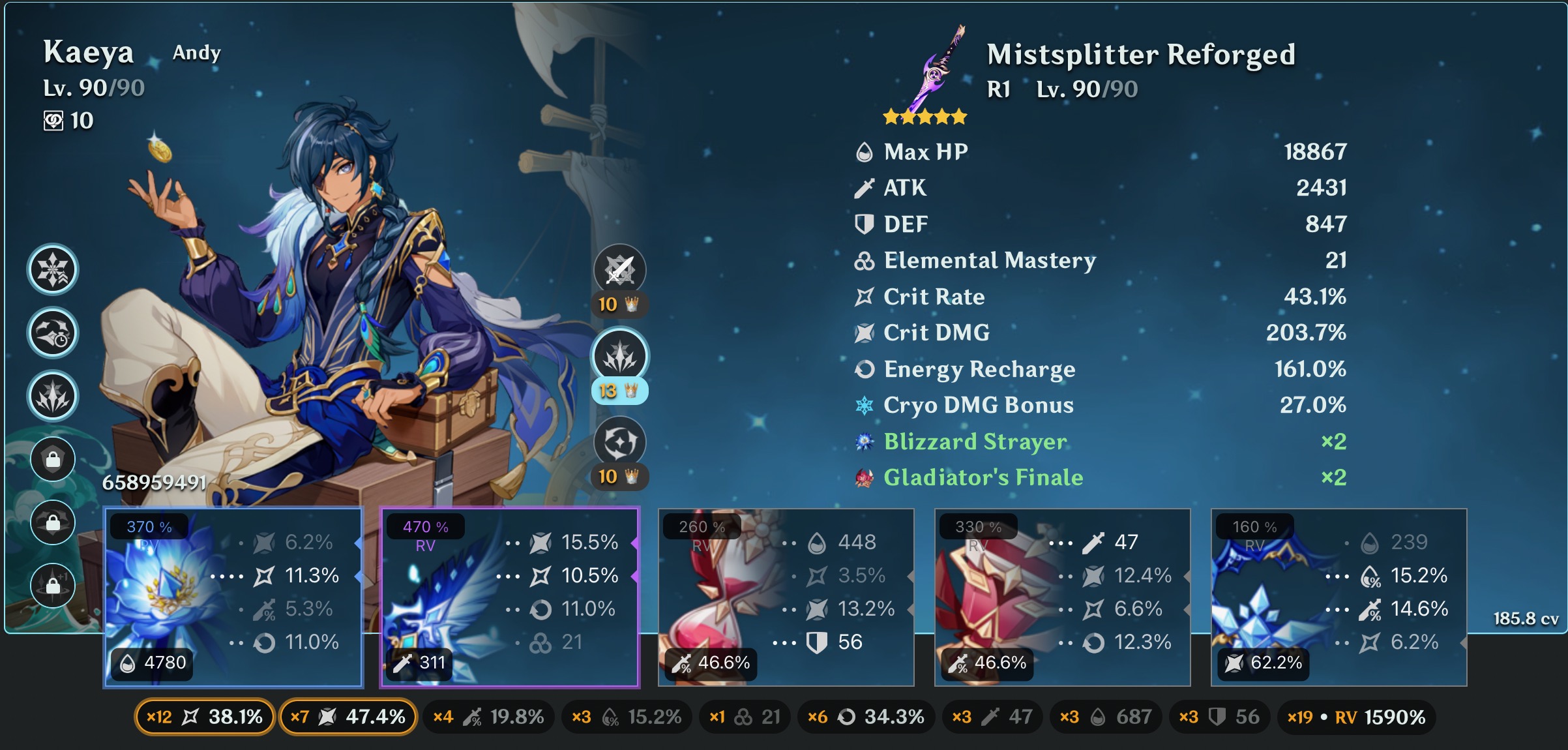Select the topmost unlocked constellation icon
The image size is (1568, 750).
click(x=52, y=269)
